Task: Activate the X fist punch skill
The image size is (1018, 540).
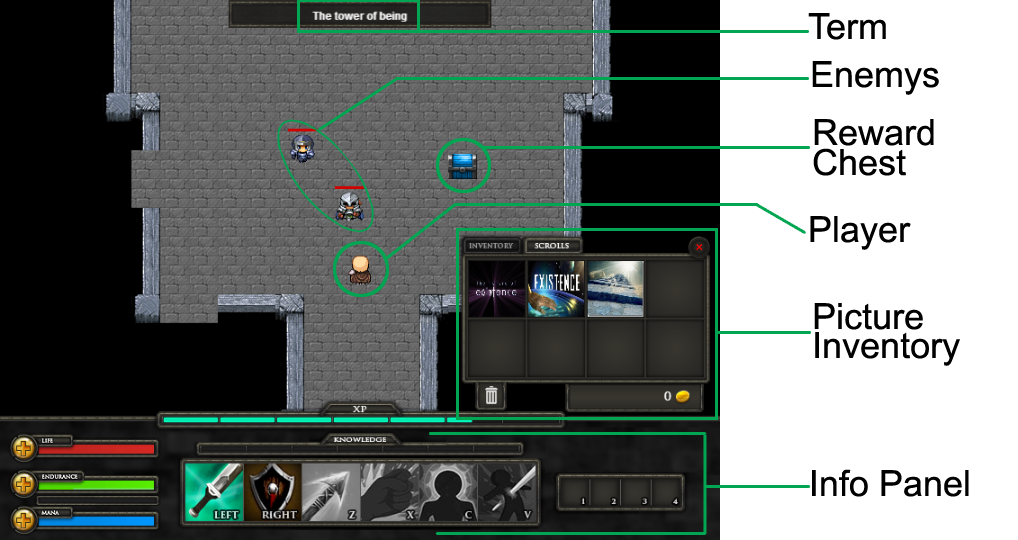Action: pyautogui.click(x=389, y=492)
